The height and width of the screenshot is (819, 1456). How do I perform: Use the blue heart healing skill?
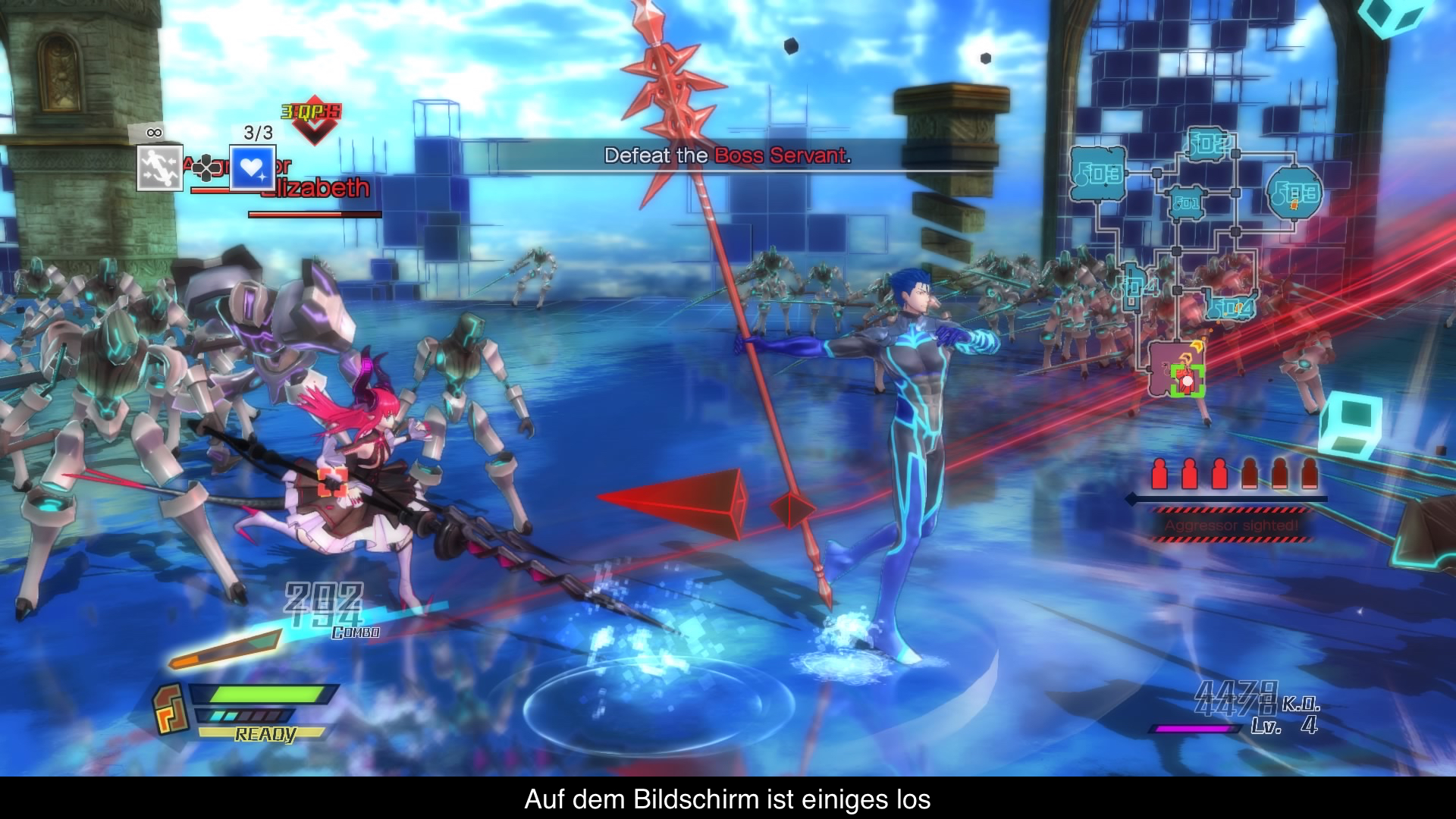pyautogui.click(x=253, y=168)
